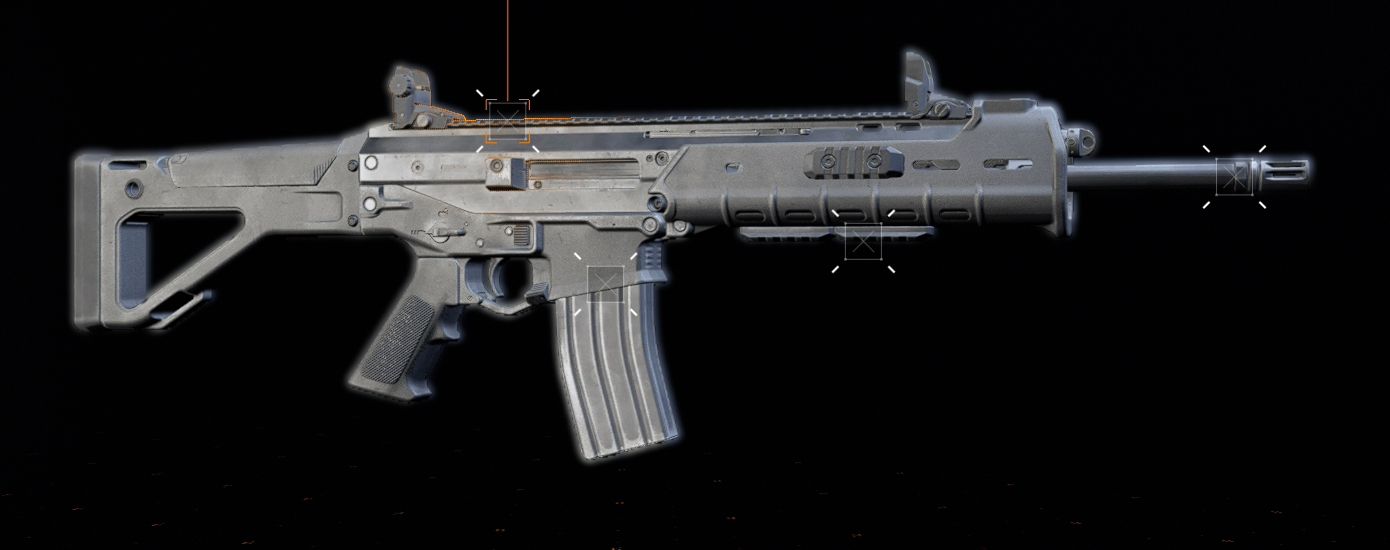1390x550 pixels.
Task: Pick the underbarrel attachment marker
Action: [863, 242]
